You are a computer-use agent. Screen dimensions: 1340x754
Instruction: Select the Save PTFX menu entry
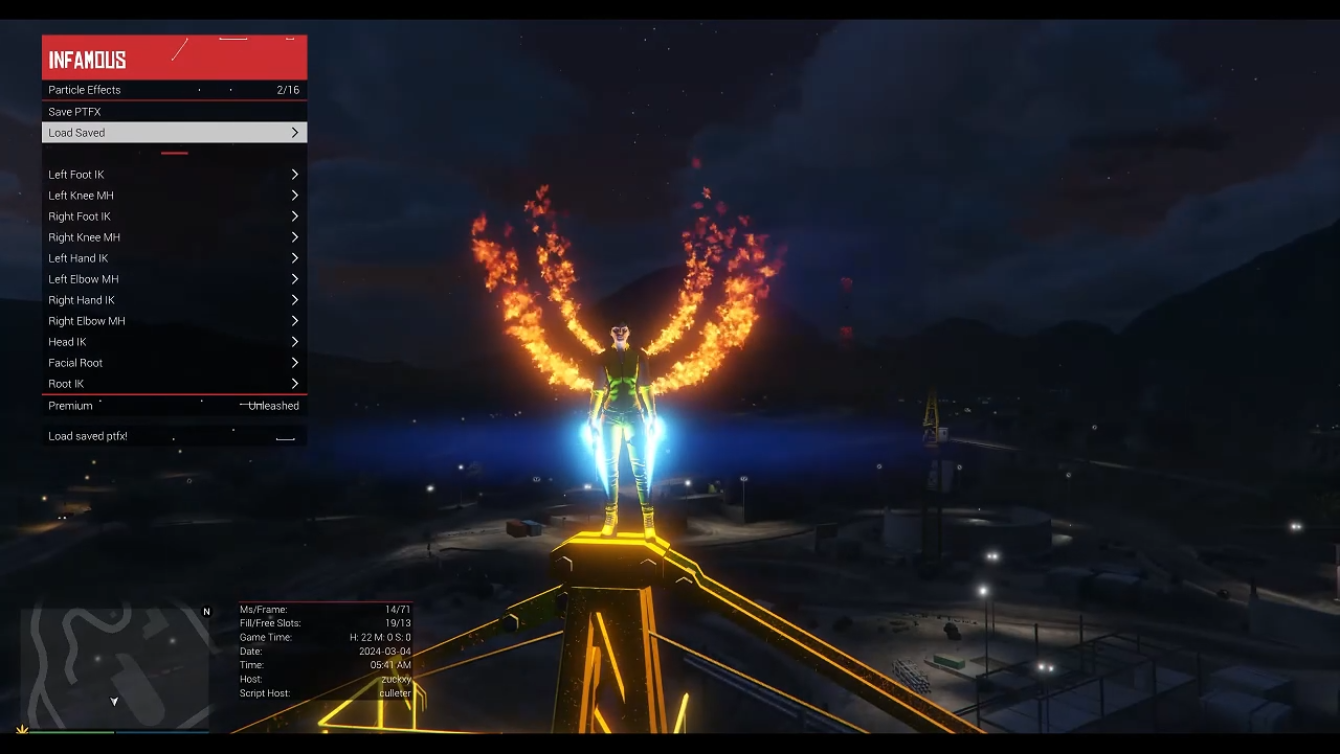[x=174, y=112]
